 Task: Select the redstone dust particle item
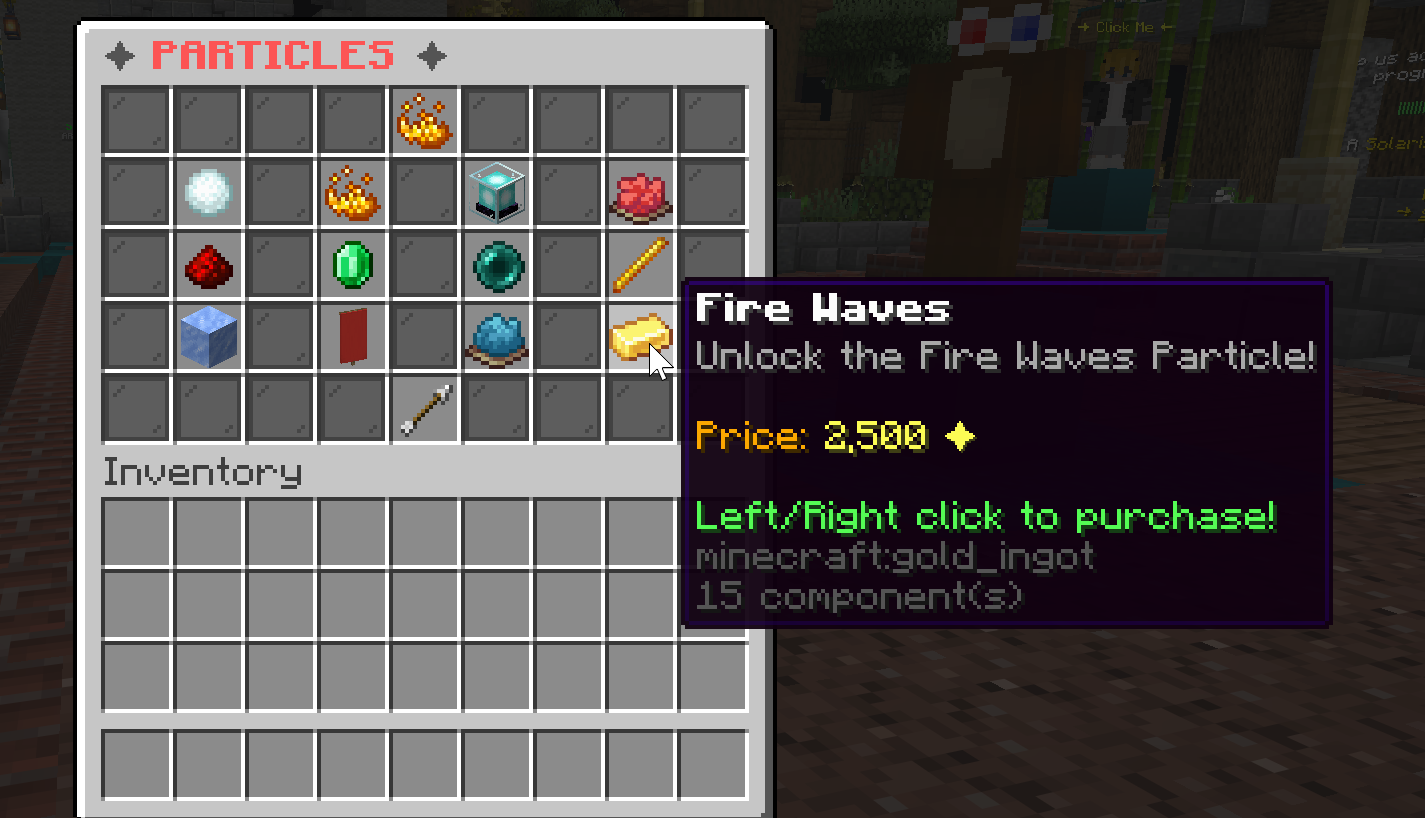[208, 265]
